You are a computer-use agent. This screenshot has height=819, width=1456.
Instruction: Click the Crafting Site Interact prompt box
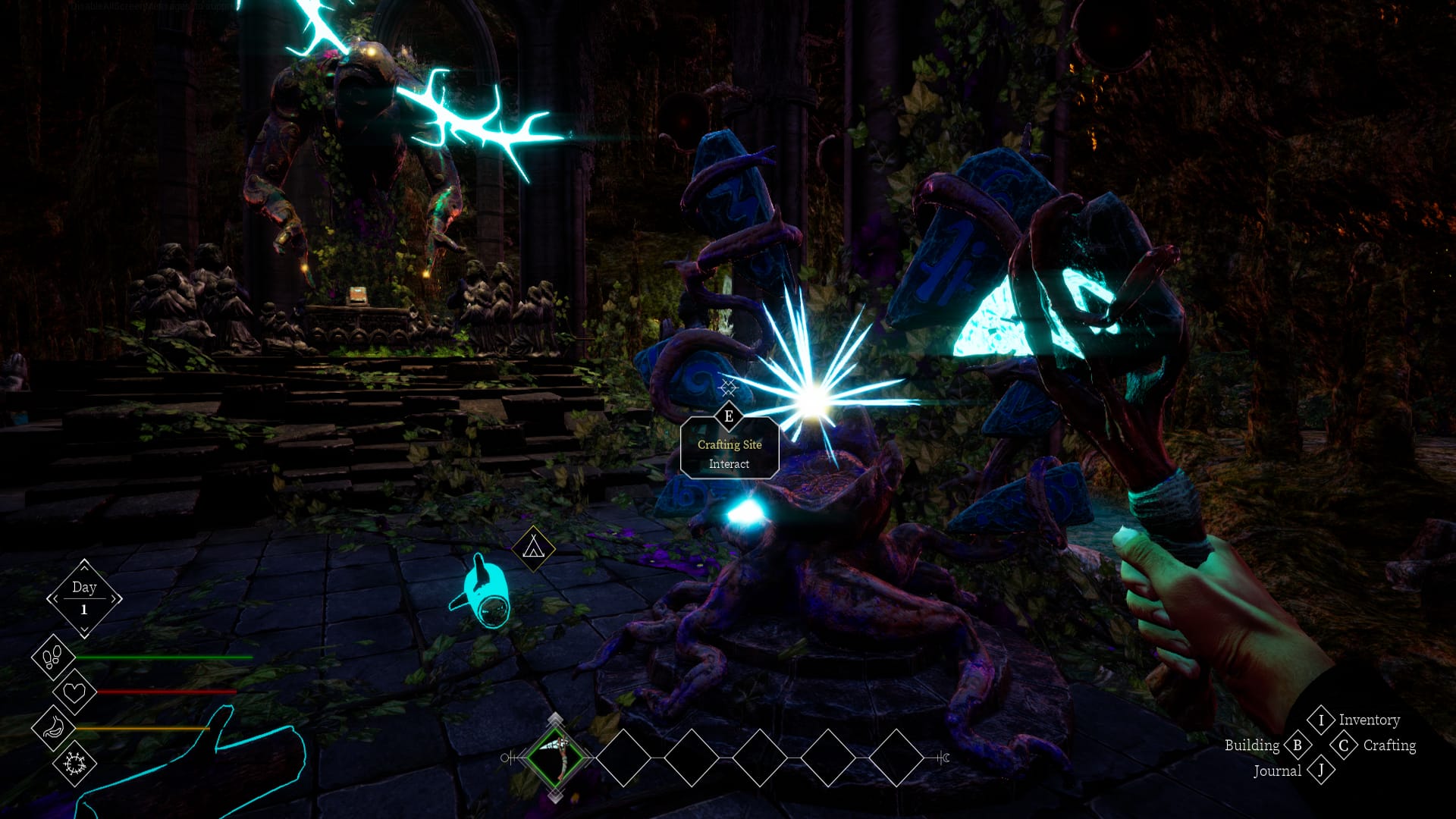pyautogui.click(x=729, y=453)
